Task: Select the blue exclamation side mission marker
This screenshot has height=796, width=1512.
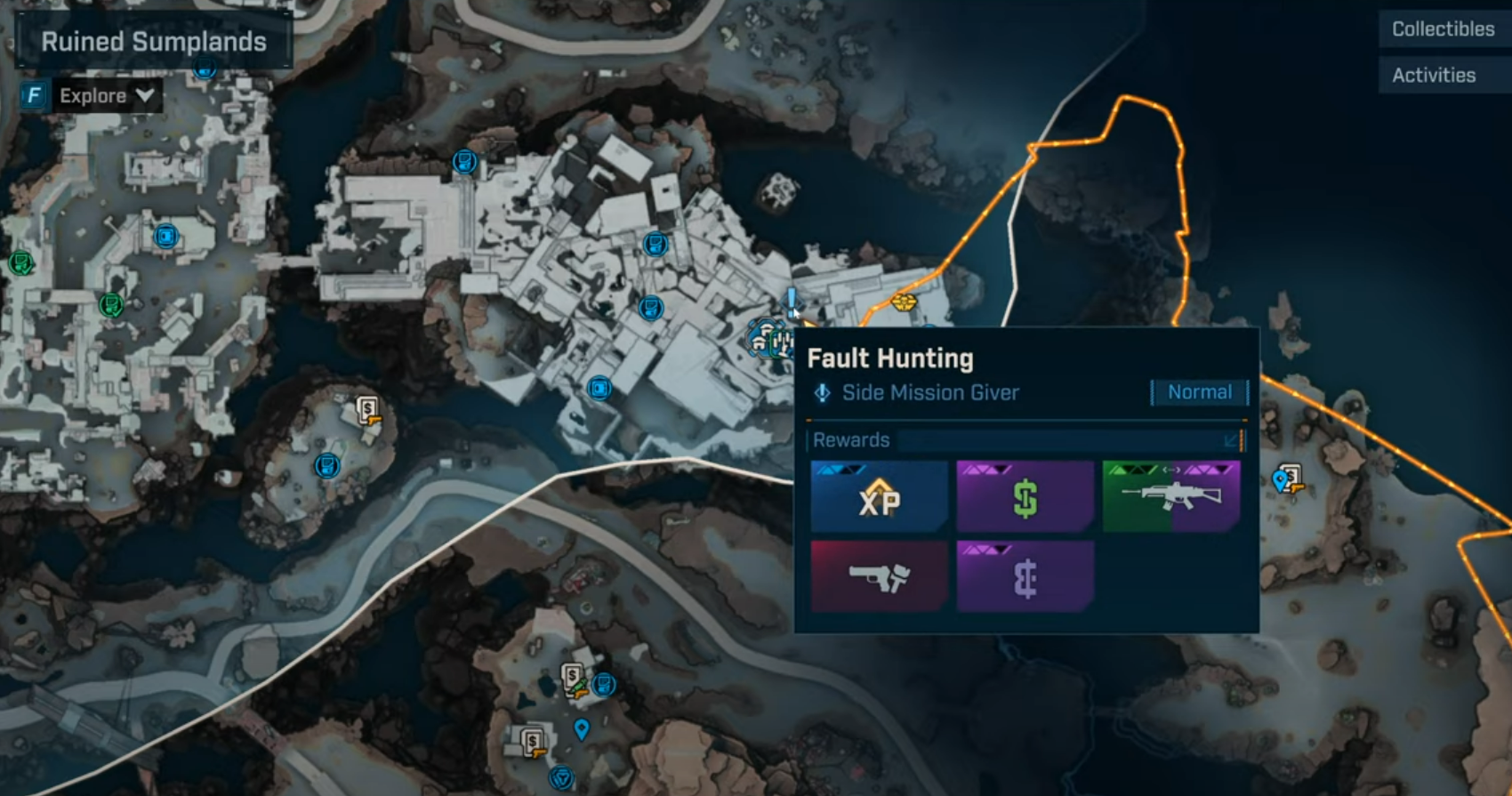Action: 791,301
